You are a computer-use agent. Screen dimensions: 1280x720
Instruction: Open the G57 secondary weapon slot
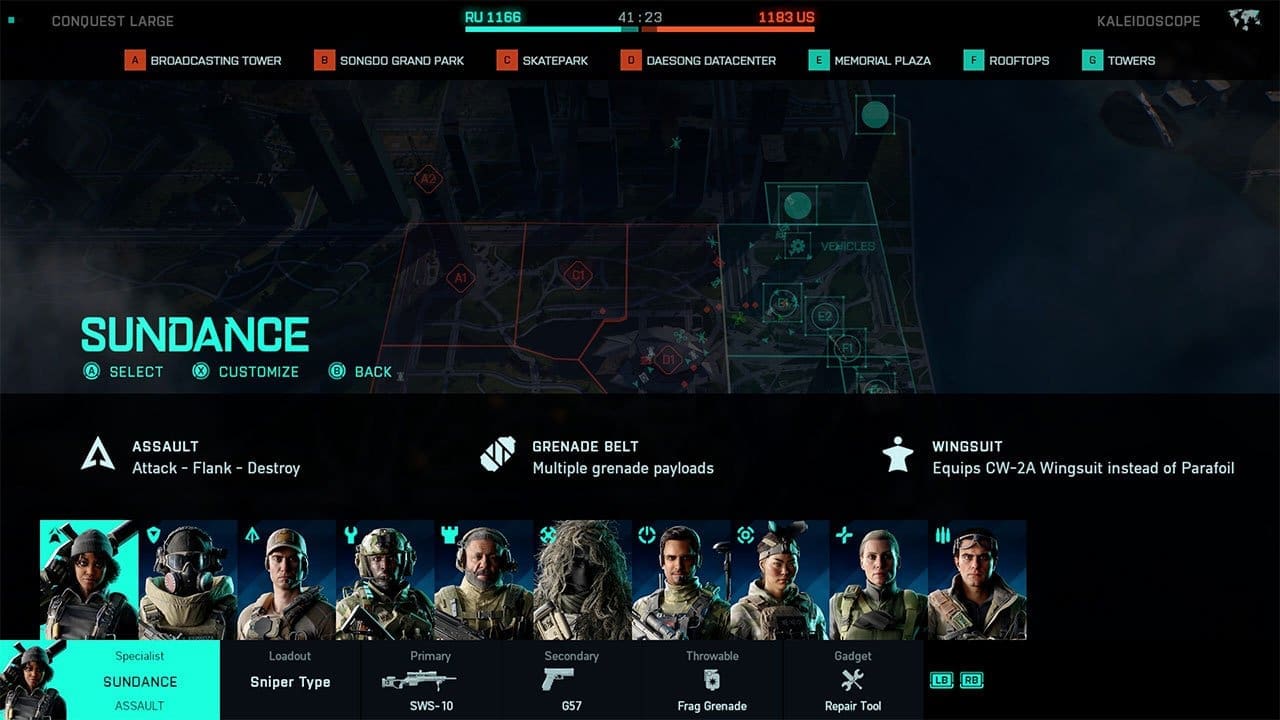coord(571,681)
